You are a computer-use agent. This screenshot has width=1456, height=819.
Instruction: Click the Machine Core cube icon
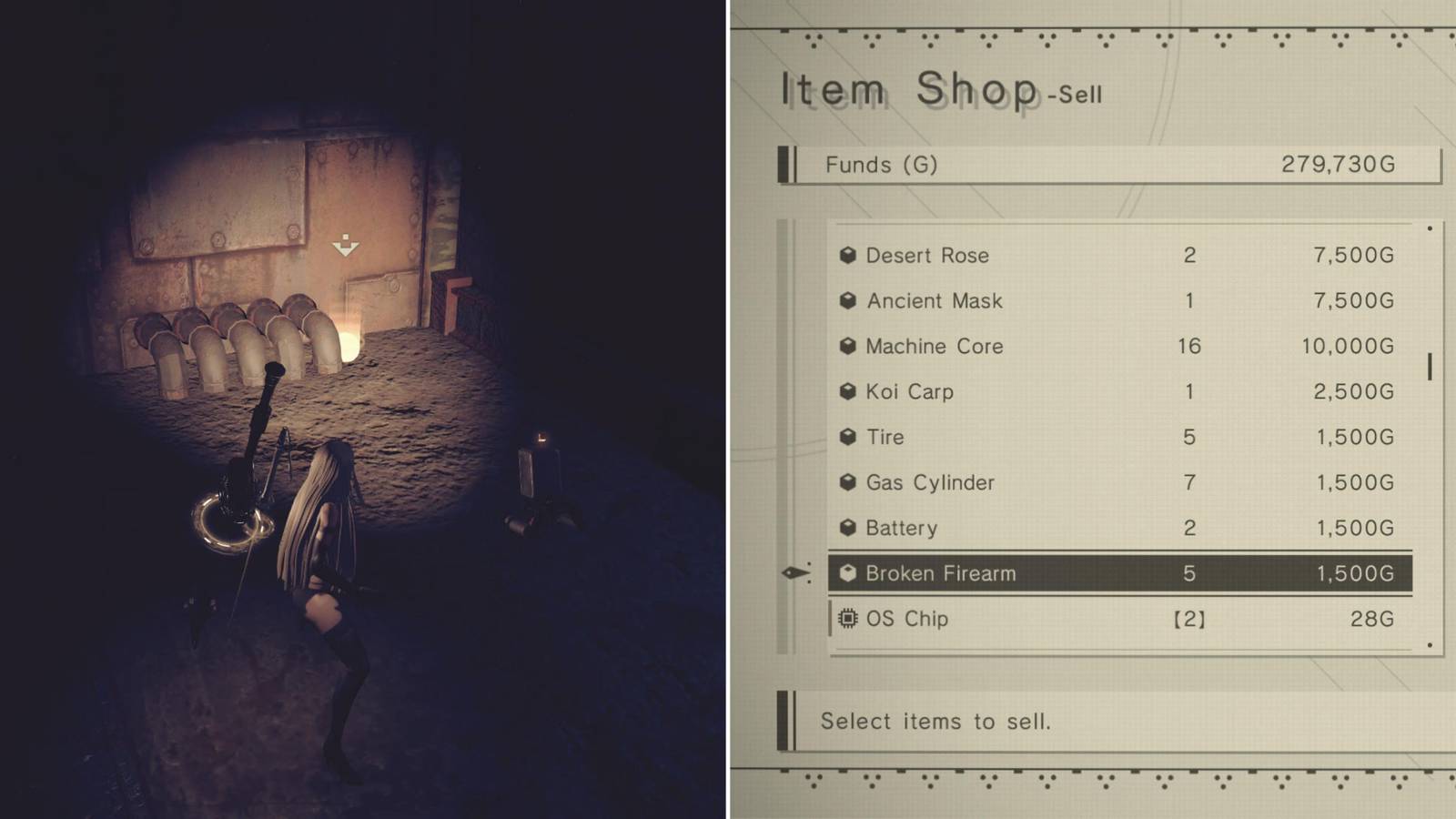(x=848, y=347)
